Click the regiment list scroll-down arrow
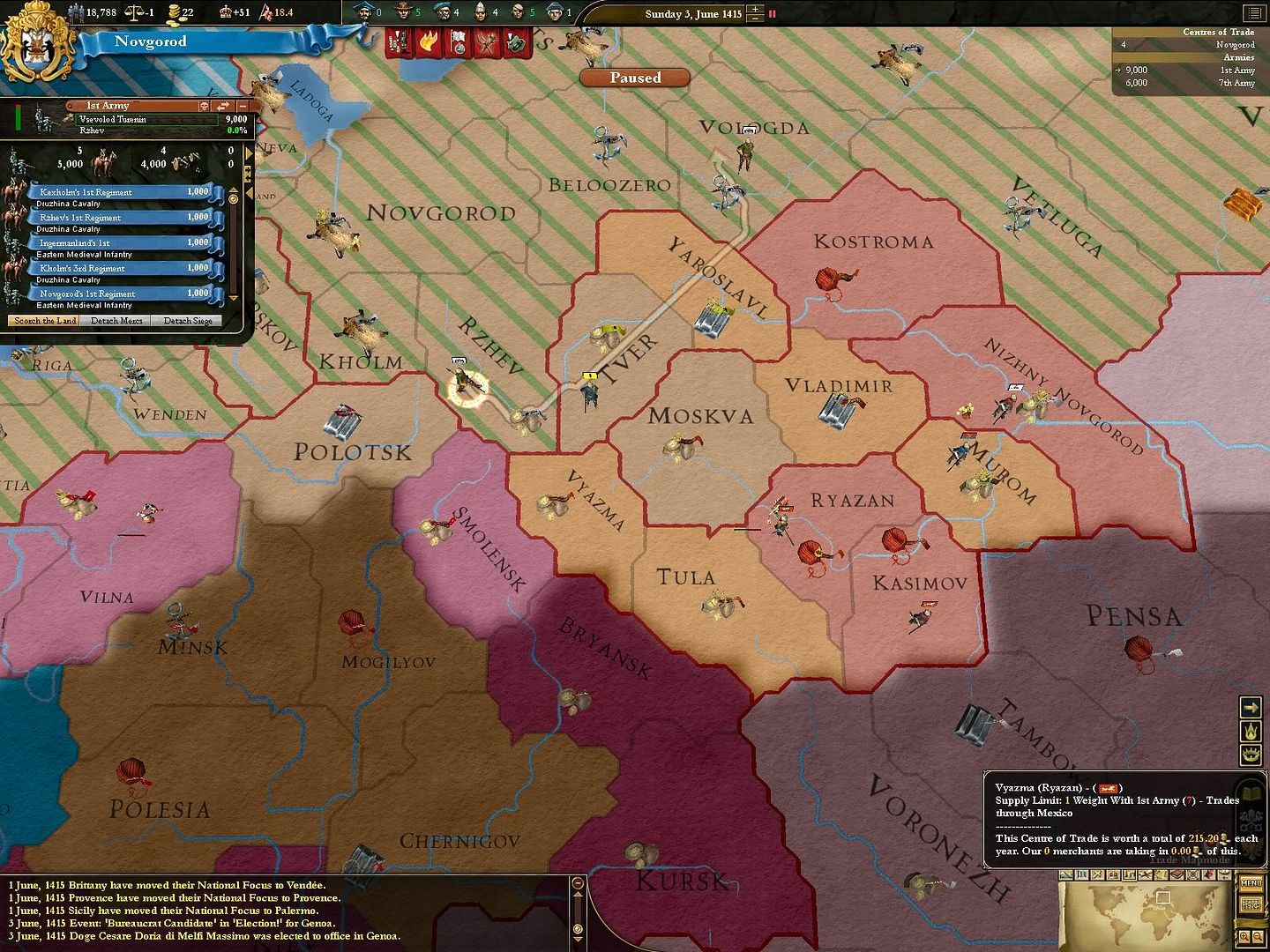Image resolution: width=1270 pixels, height=952 pixels. [x=234, y=297]
